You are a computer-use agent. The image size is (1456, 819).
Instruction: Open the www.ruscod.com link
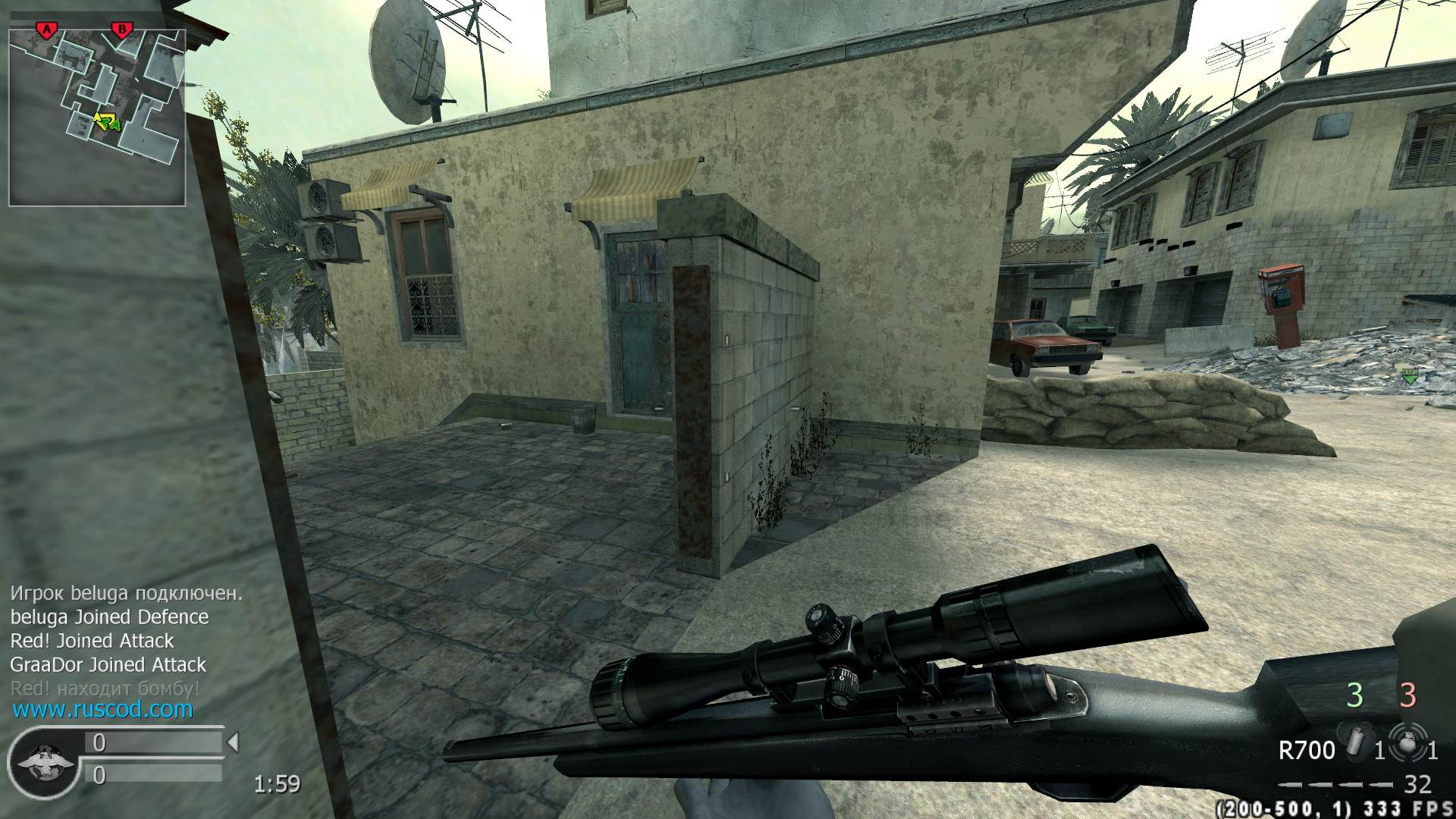(102, 710)
